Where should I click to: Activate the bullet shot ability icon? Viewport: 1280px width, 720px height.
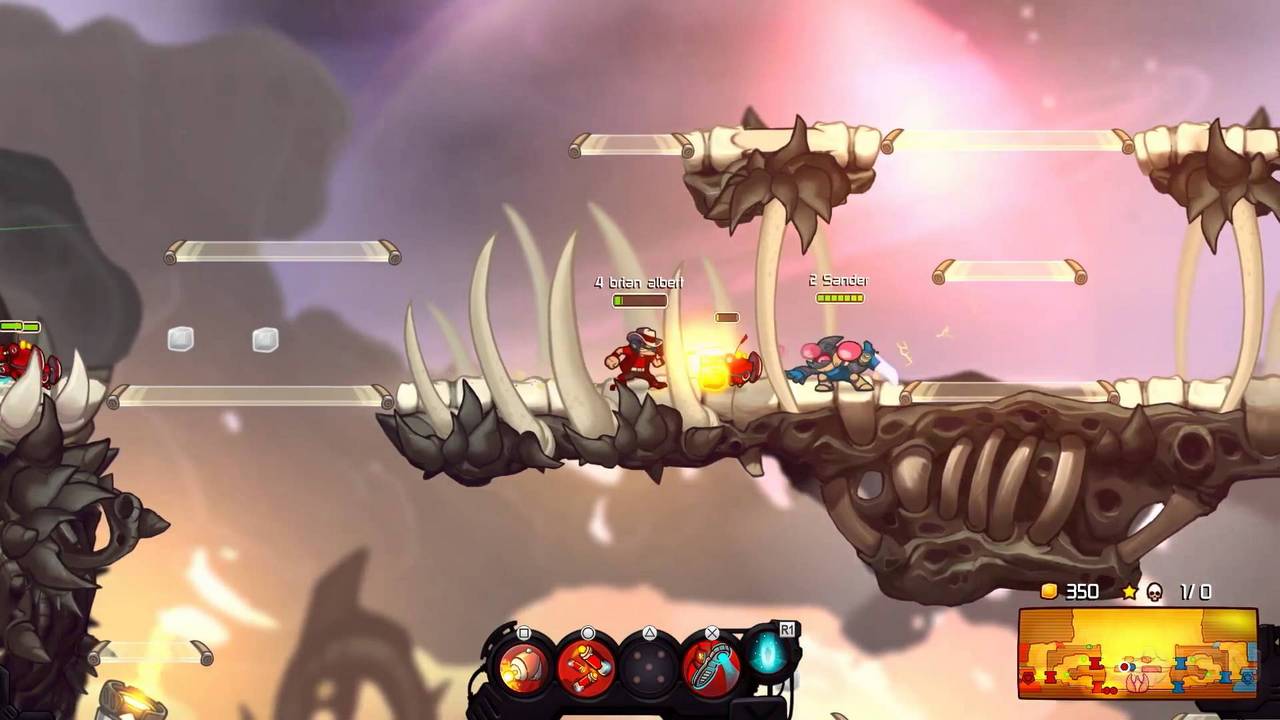tap(524, 667)
